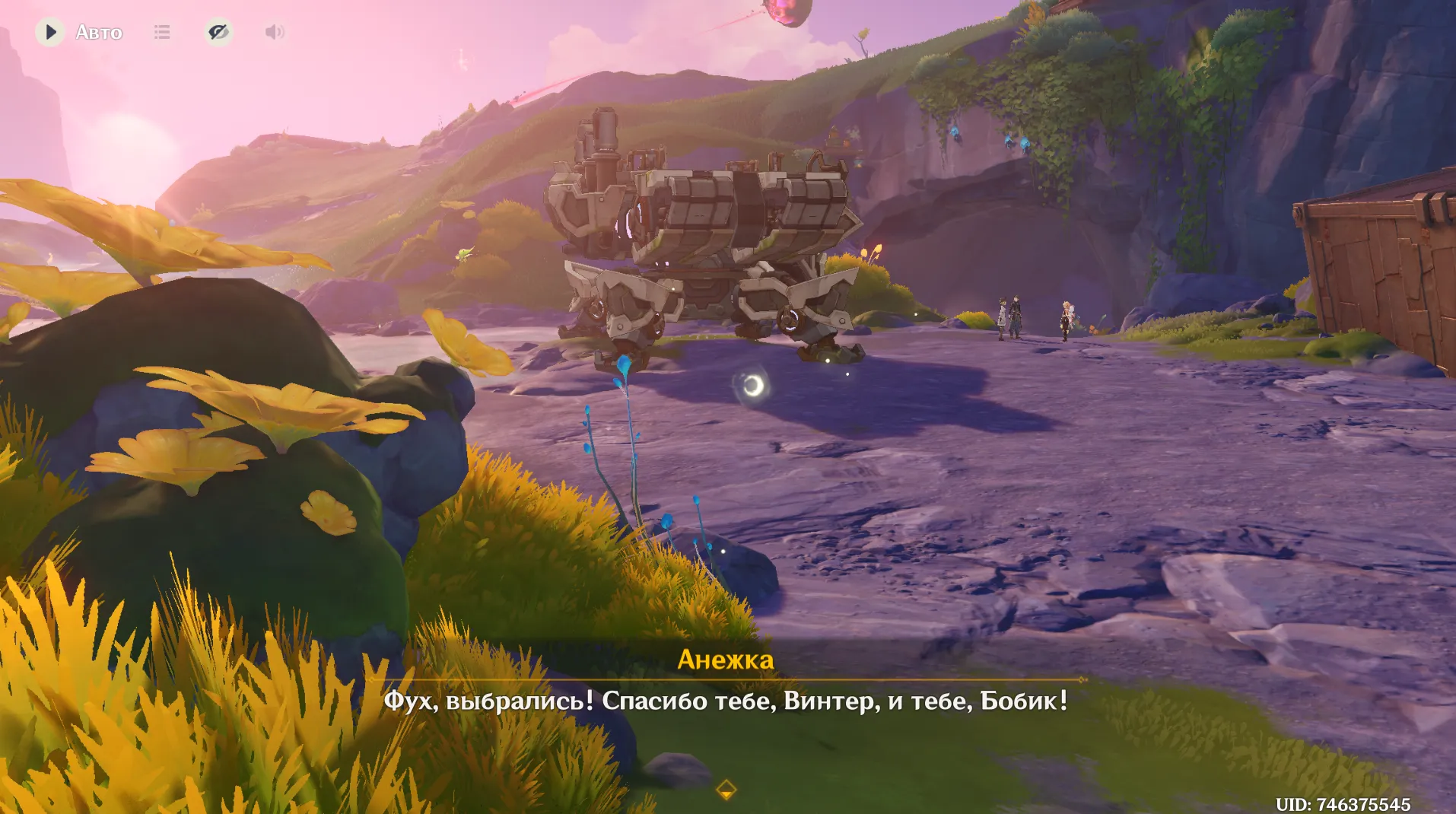Toggle the dialogue voice speaker icon
Viewport: 1456px width, 814px height.
pos(274,32)
